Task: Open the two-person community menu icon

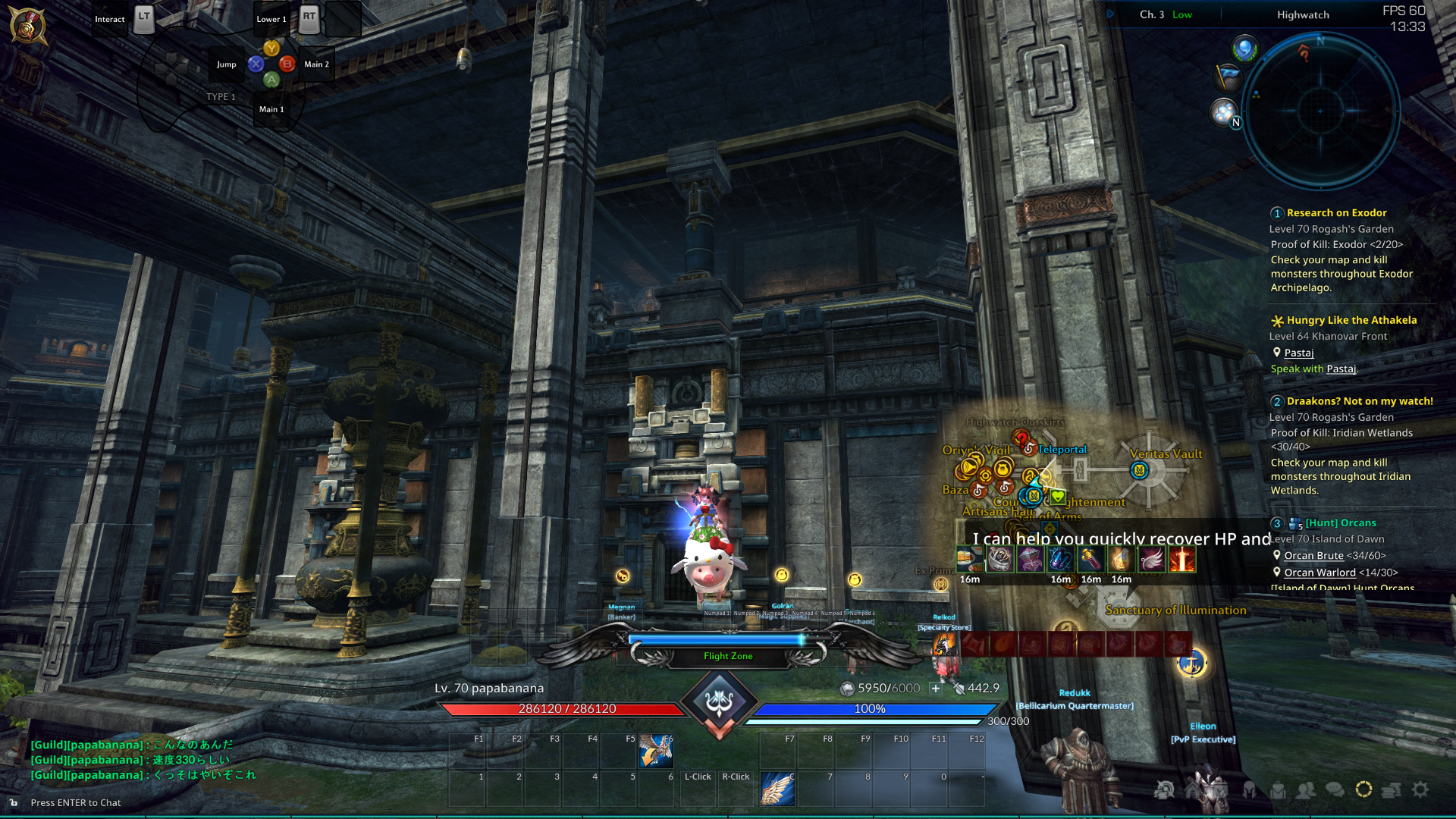Action: click(x=1306, y=790)
